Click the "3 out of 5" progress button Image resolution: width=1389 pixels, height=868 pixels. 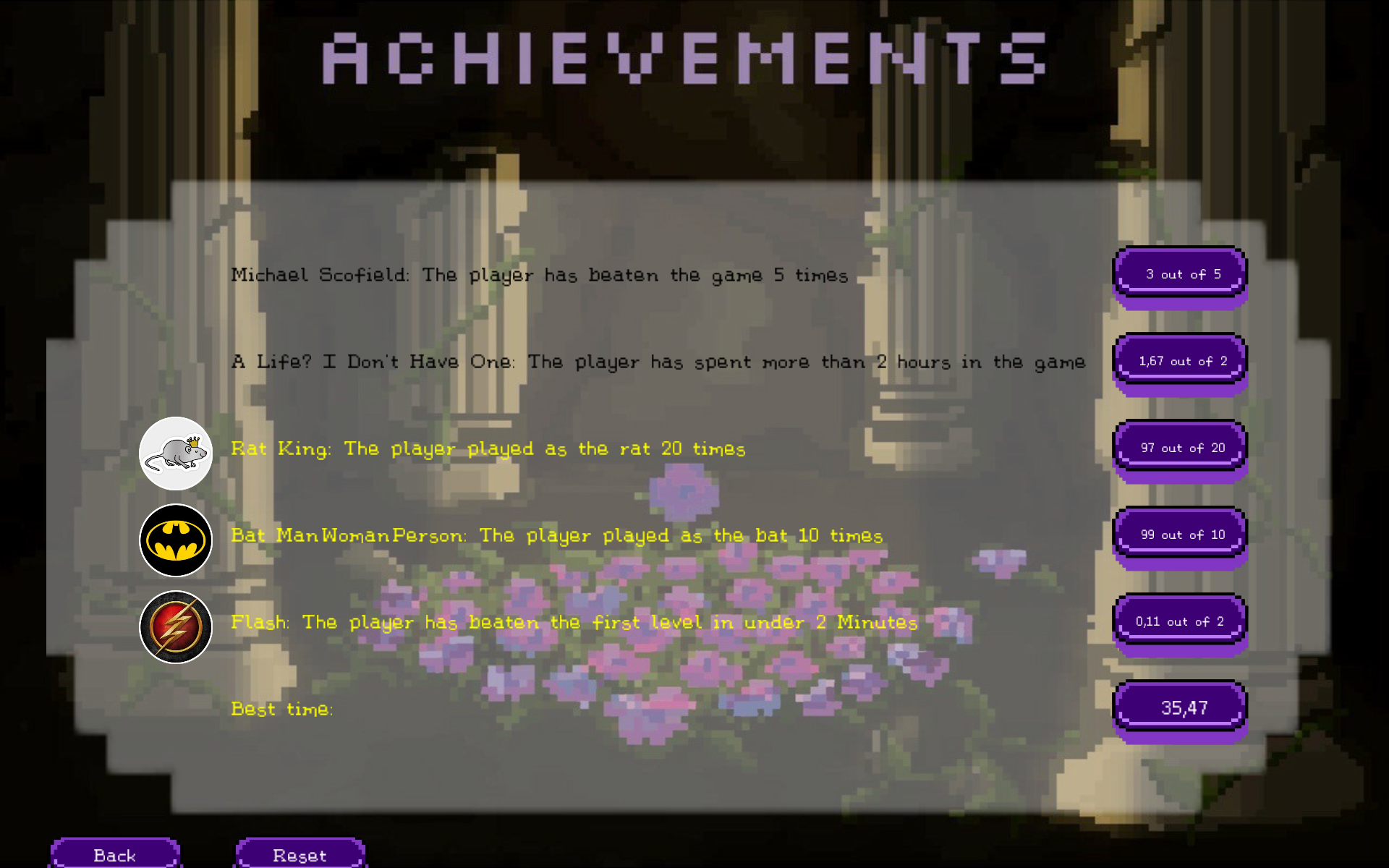coord(1180,275)
